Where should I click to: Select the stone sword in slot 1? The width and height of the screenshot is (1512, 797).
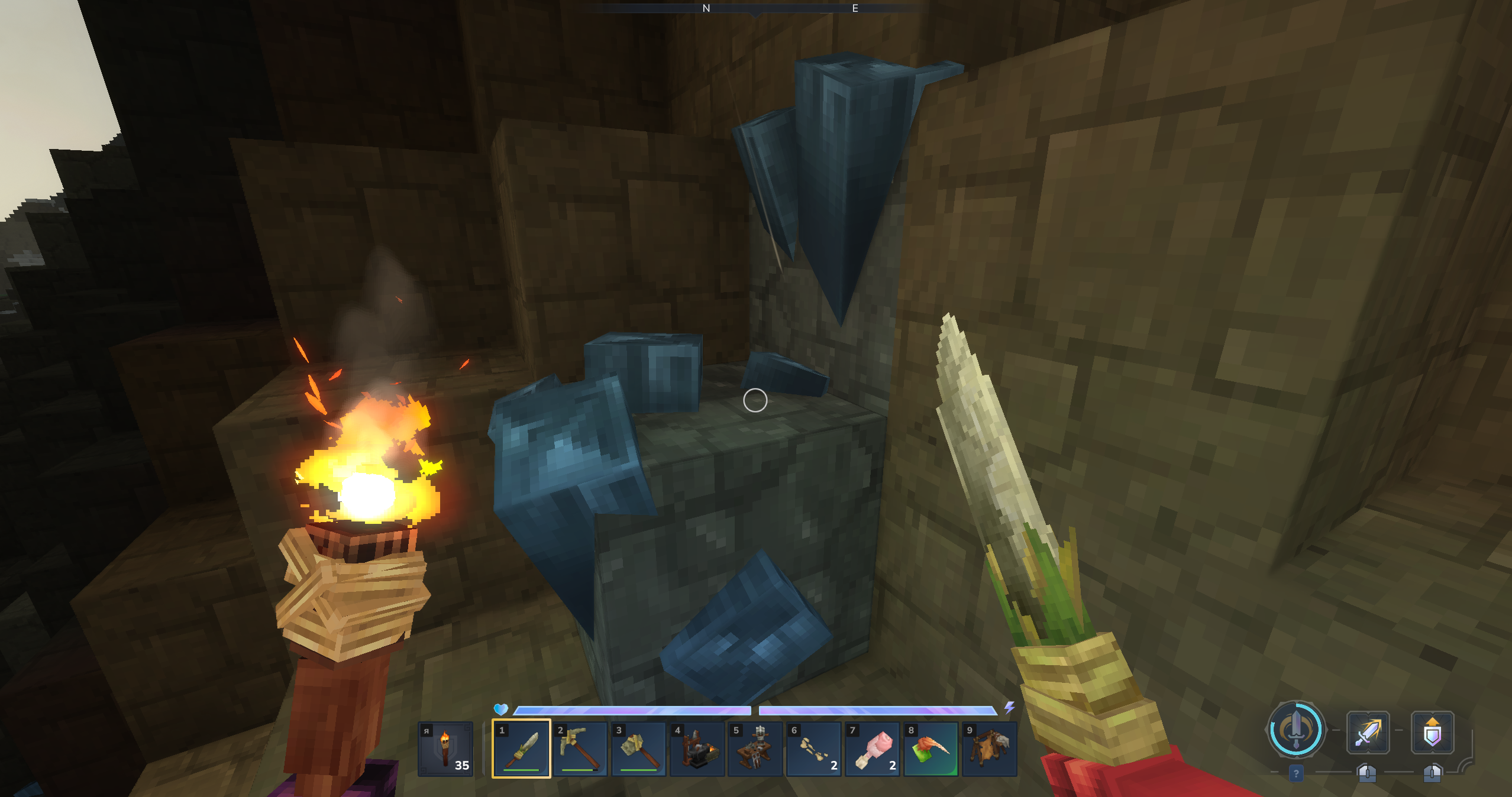pos(521,749)
